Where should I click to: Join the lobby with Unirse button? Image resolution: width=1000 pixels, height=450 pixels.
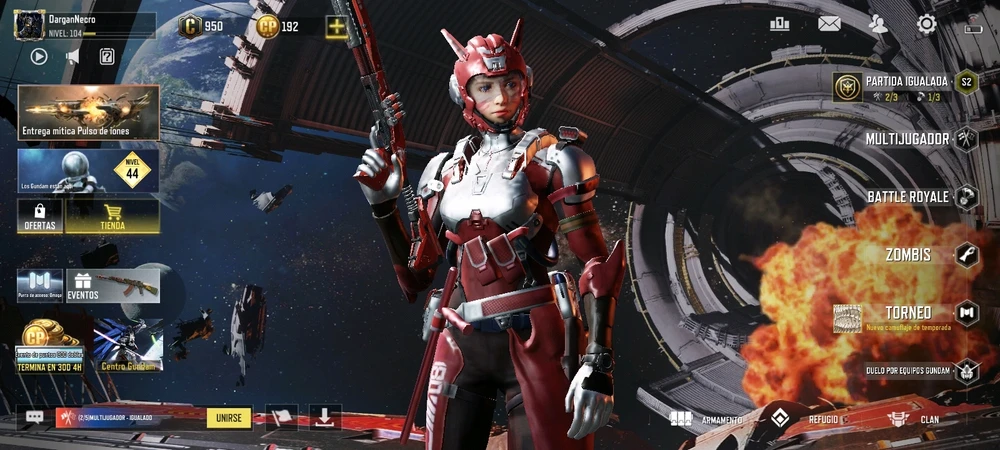[x=229, y=417]
